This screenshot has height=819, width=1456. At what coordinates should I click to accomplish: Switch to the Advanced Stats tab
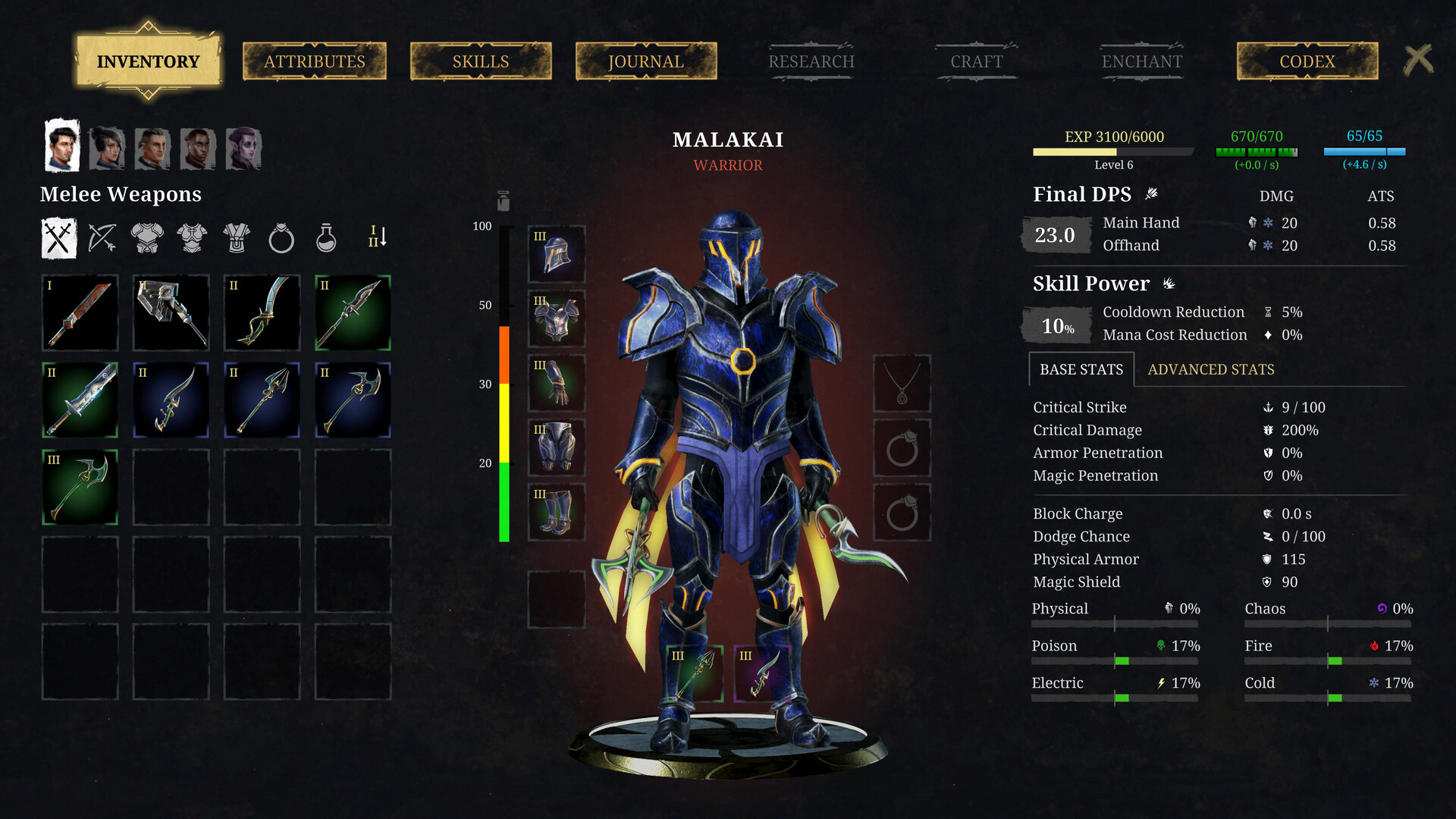pos(1210,369)
